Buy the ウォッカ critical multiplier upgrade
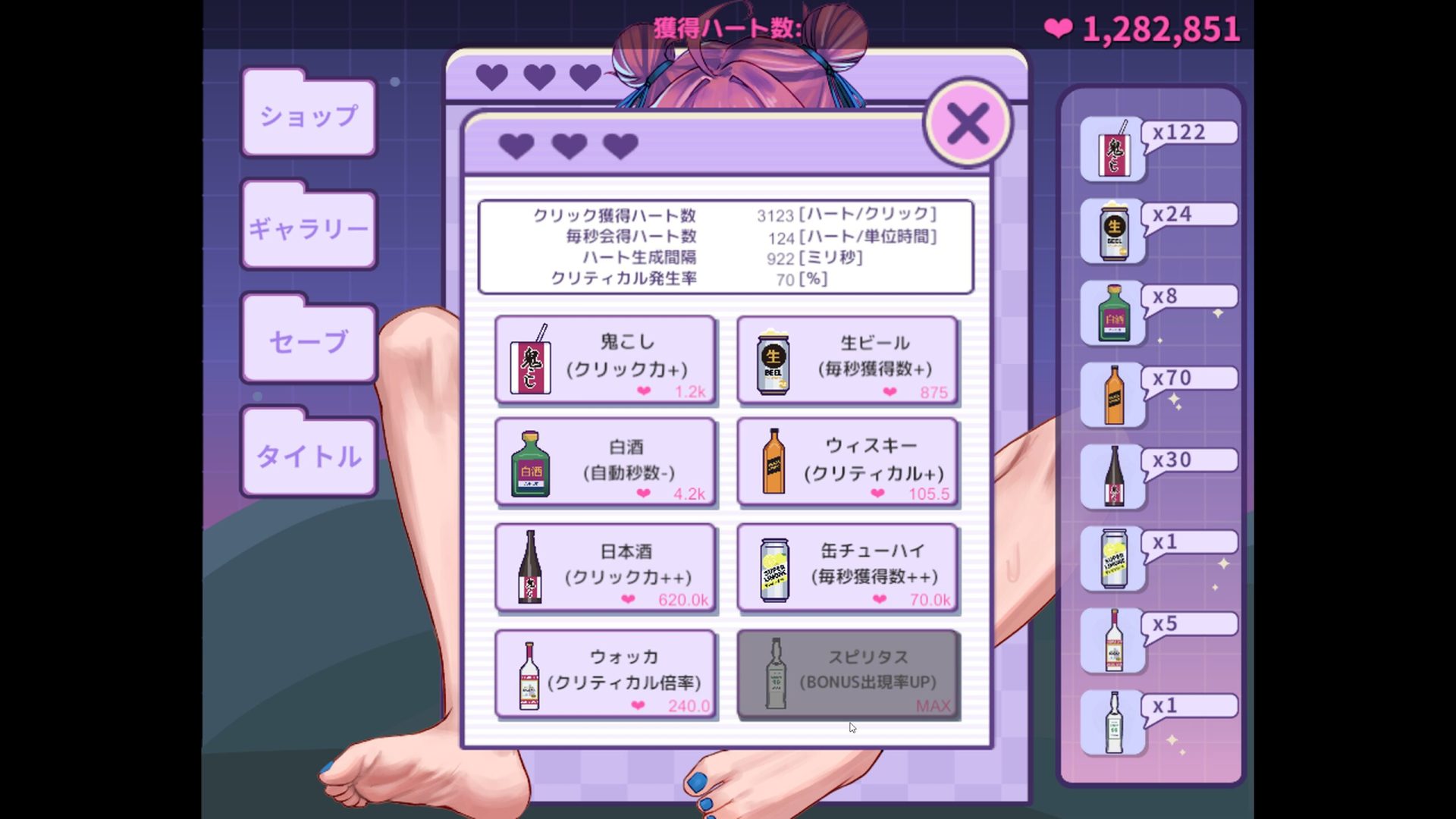 tap(605, 673)
